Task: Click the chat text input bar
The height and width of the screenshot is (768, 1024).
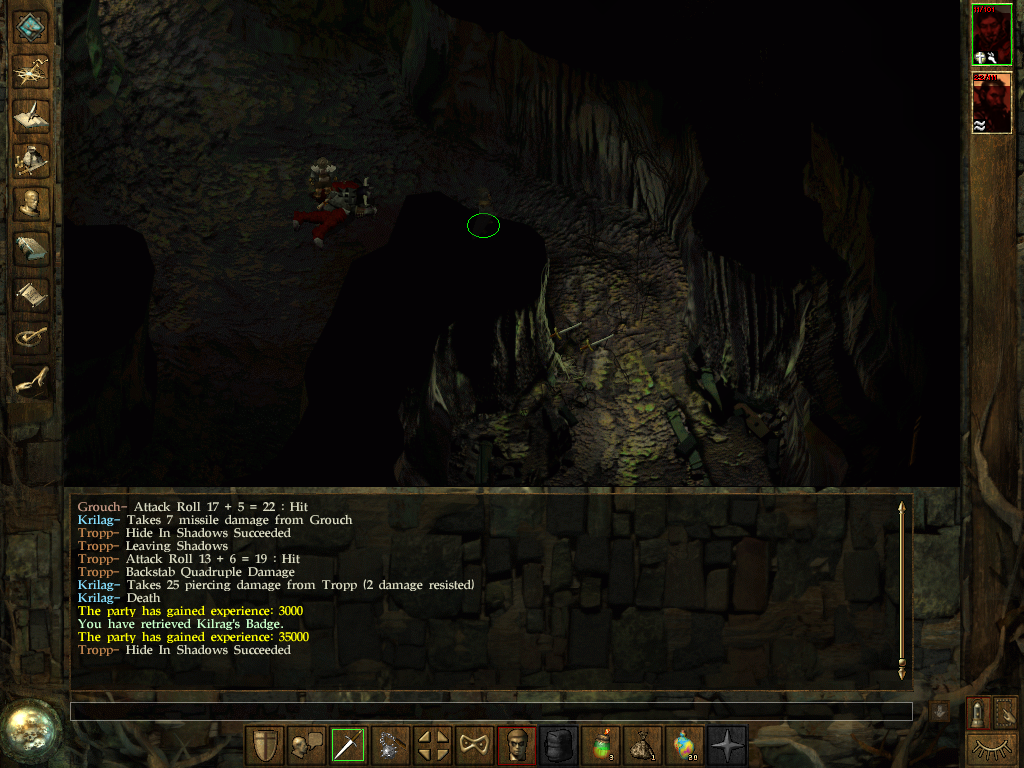Action: click(491, 711)
